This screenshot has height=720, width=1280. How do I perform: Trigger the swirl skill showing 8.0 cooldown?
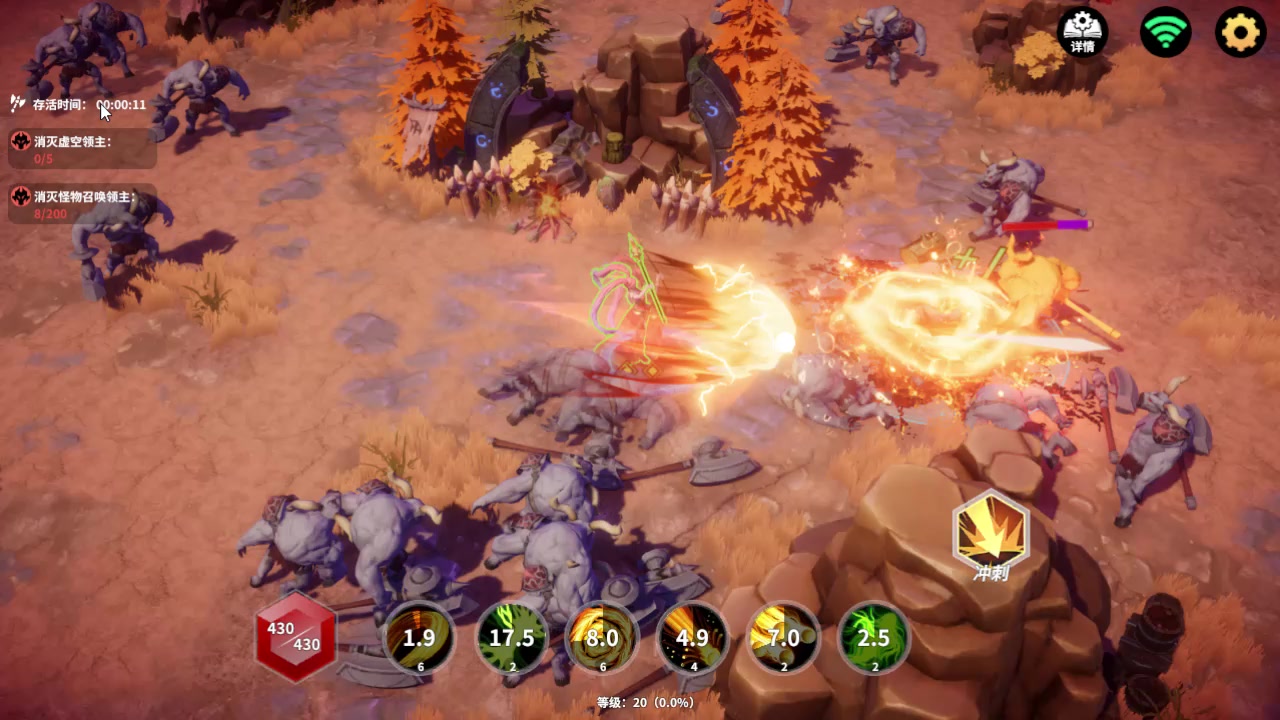(x=602, y=638)
